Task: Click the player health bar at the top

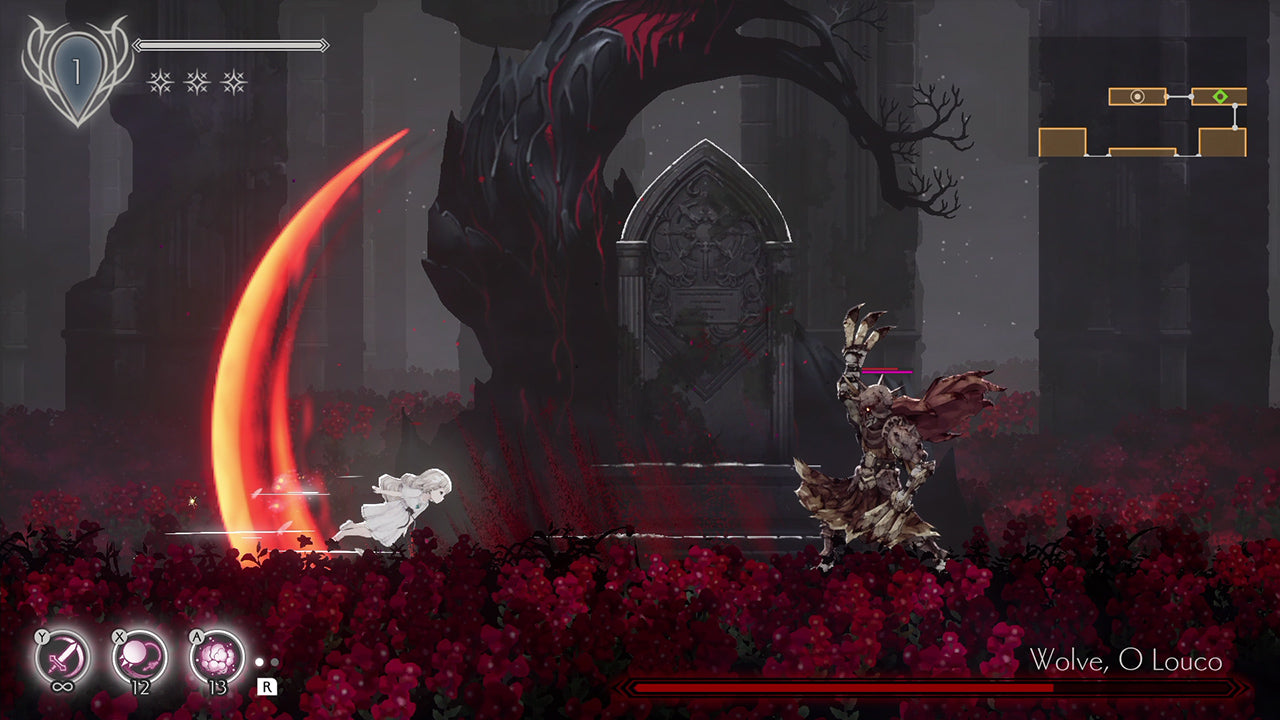Action: coord(230,45)
